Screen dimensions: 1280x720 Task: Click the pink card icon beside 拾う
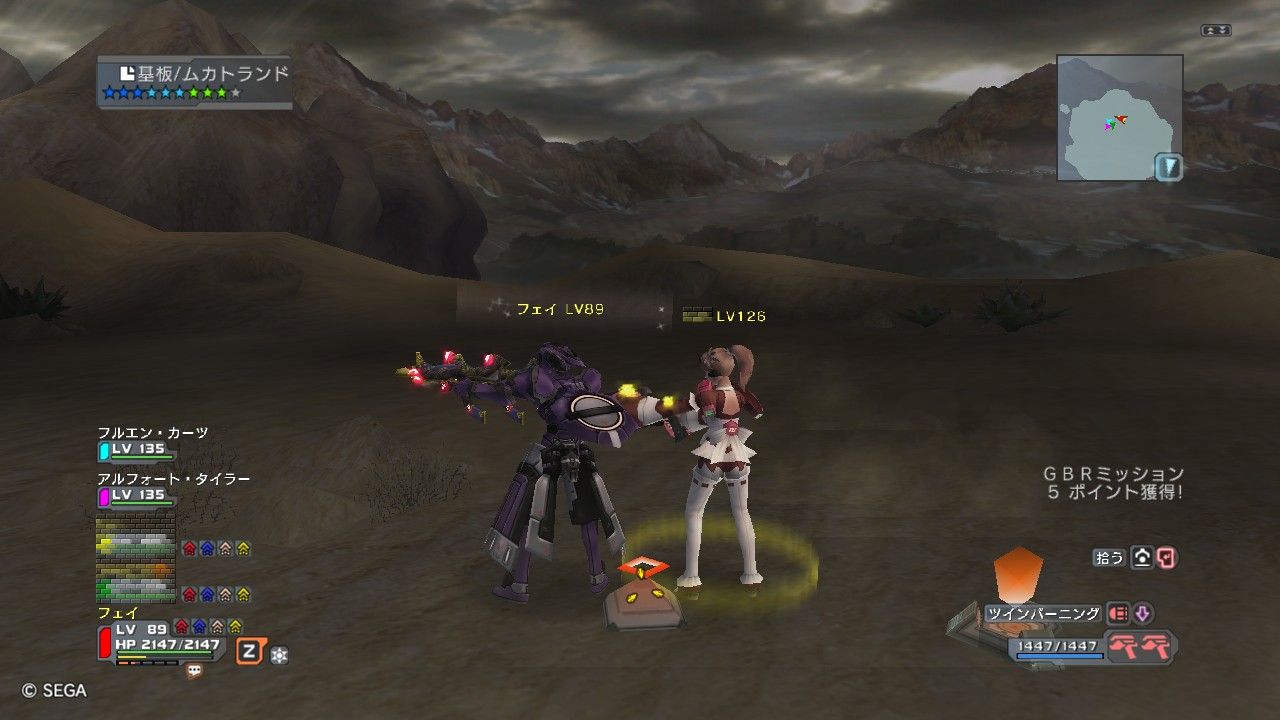[x=1166, y=558]
